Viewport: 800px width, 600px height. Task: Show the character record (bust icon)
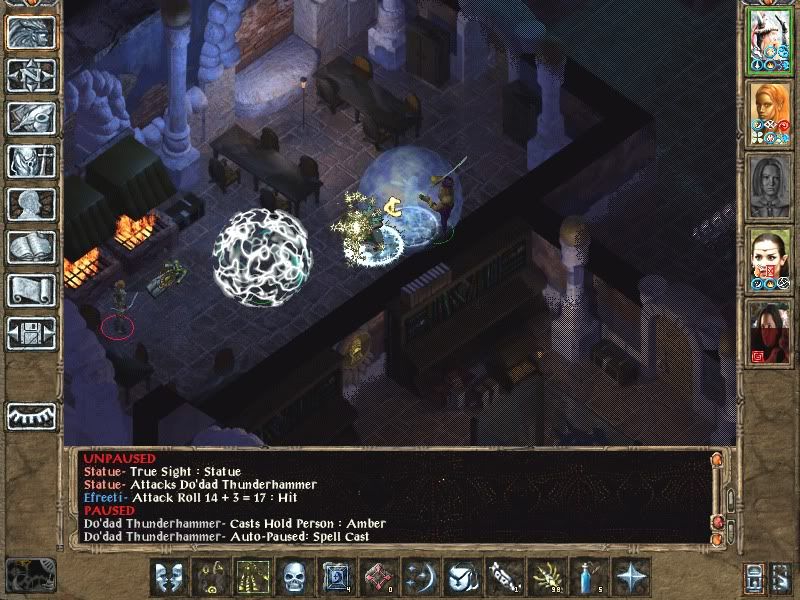click(x=31, y=204)
